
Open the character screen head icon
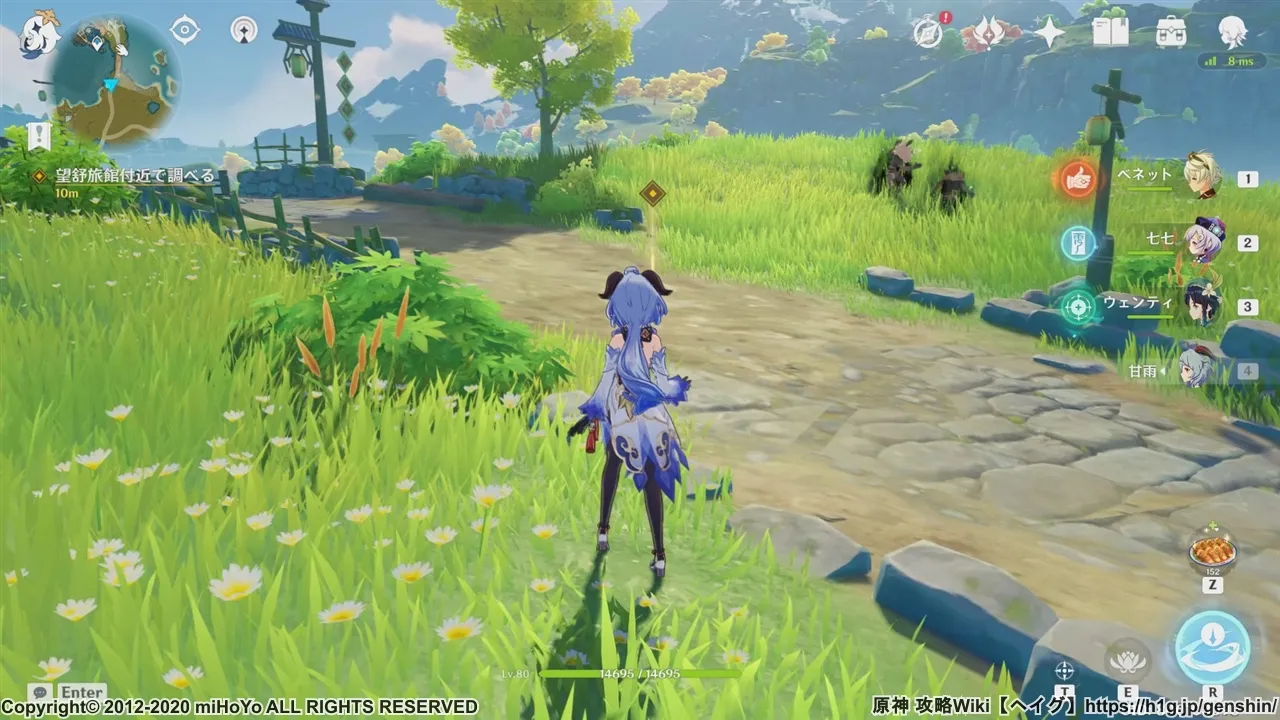[x=1232, y=33]
